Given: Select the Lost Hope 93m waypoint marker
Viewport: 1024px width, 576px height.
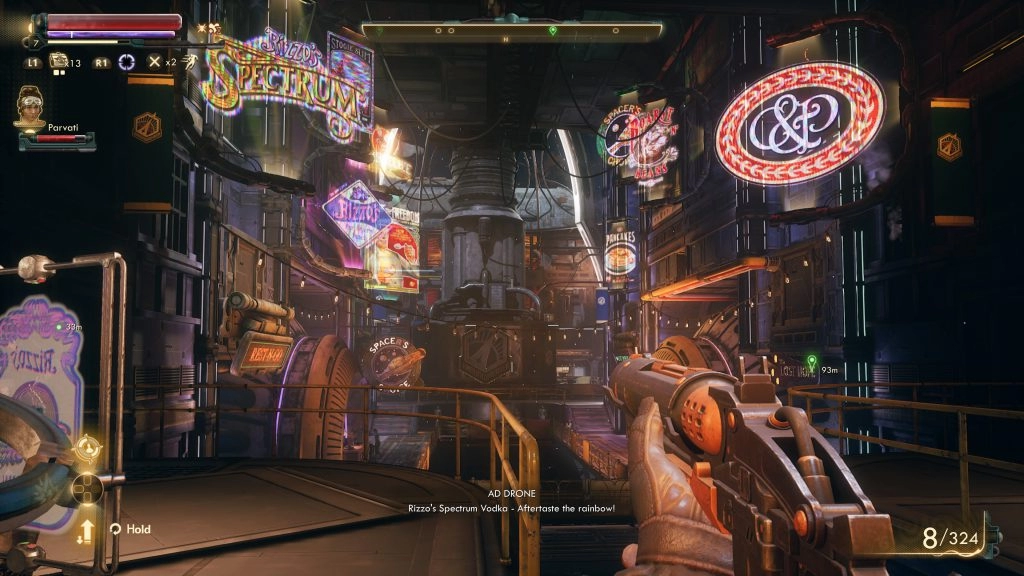Looking at the screenshot, I should (811, 359).
